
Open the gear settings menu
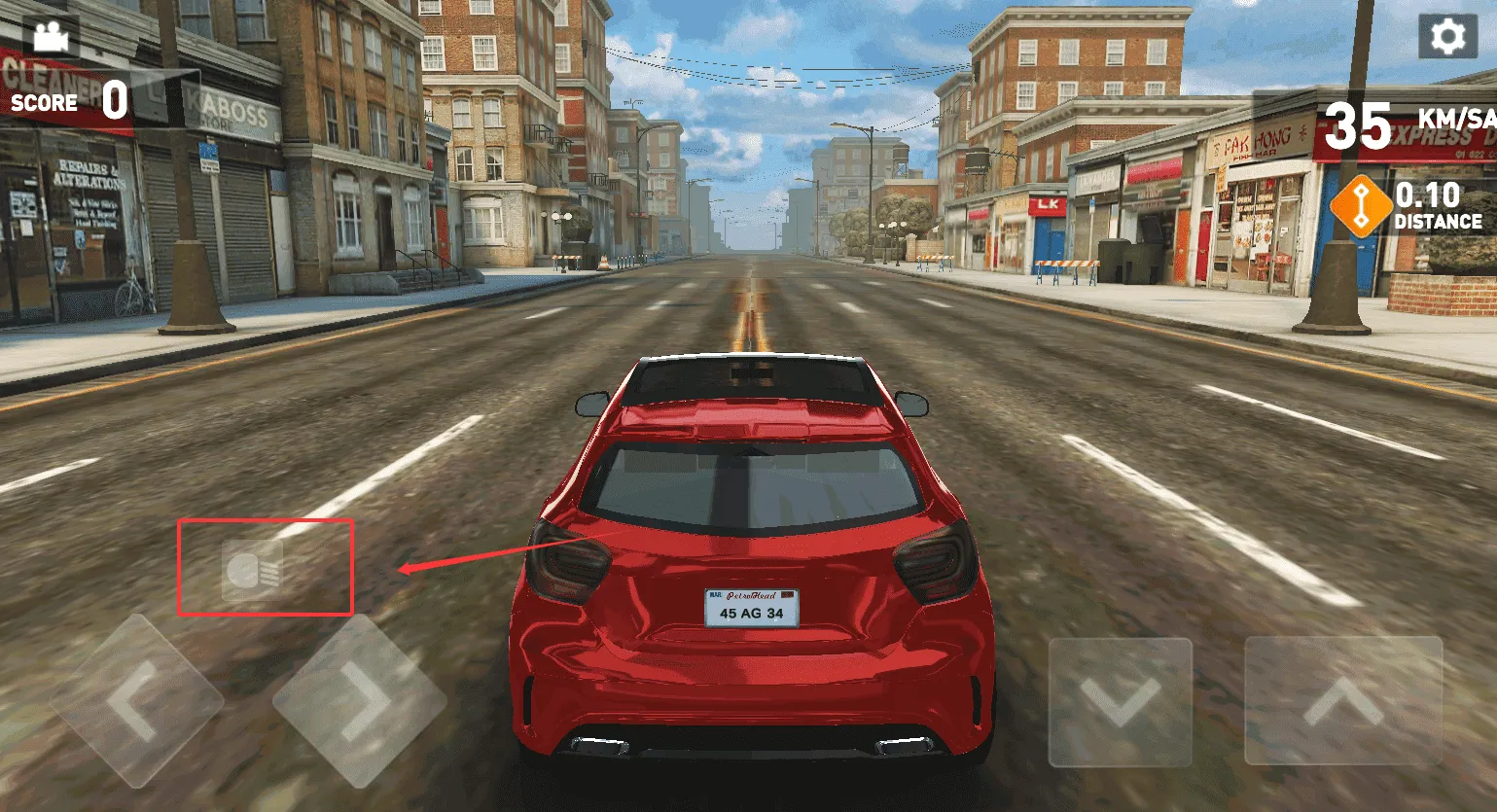[x=1447, y=38]
